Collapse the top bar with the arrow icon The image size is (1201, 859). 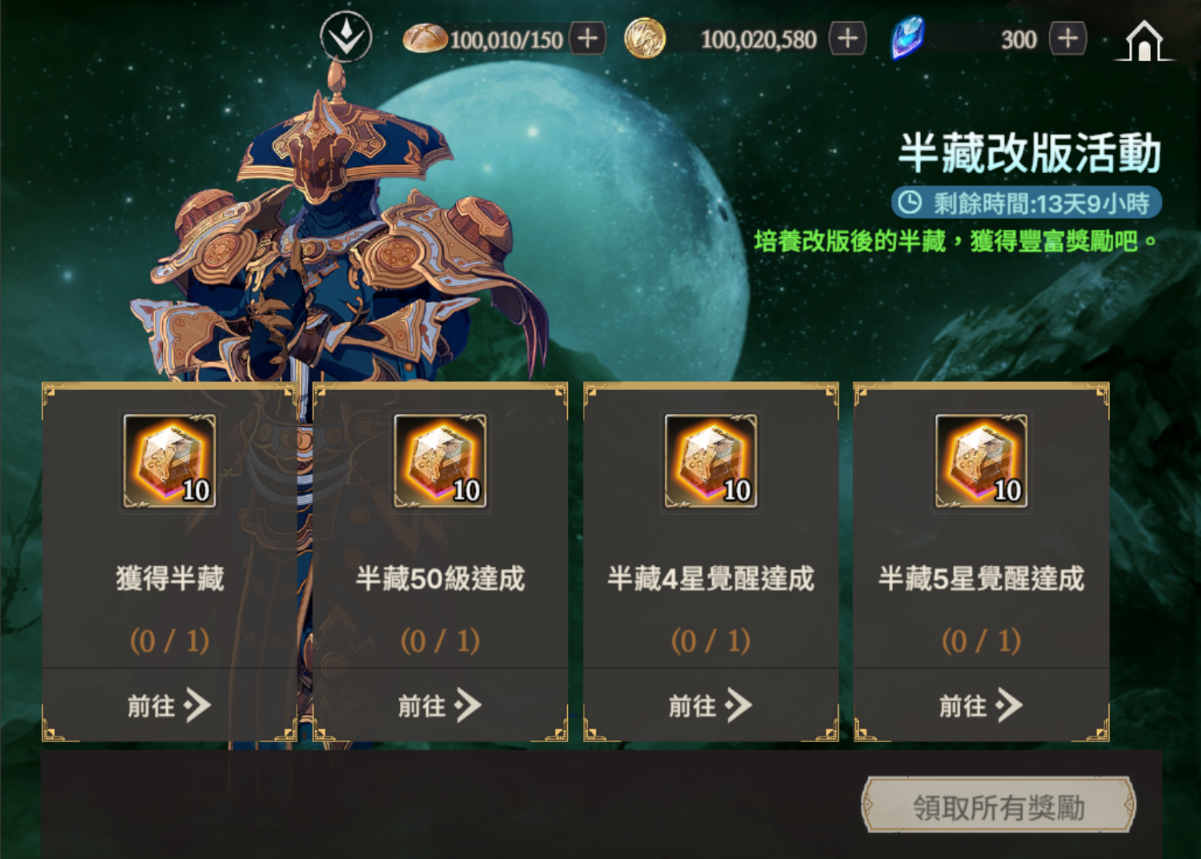coord(346,39)
